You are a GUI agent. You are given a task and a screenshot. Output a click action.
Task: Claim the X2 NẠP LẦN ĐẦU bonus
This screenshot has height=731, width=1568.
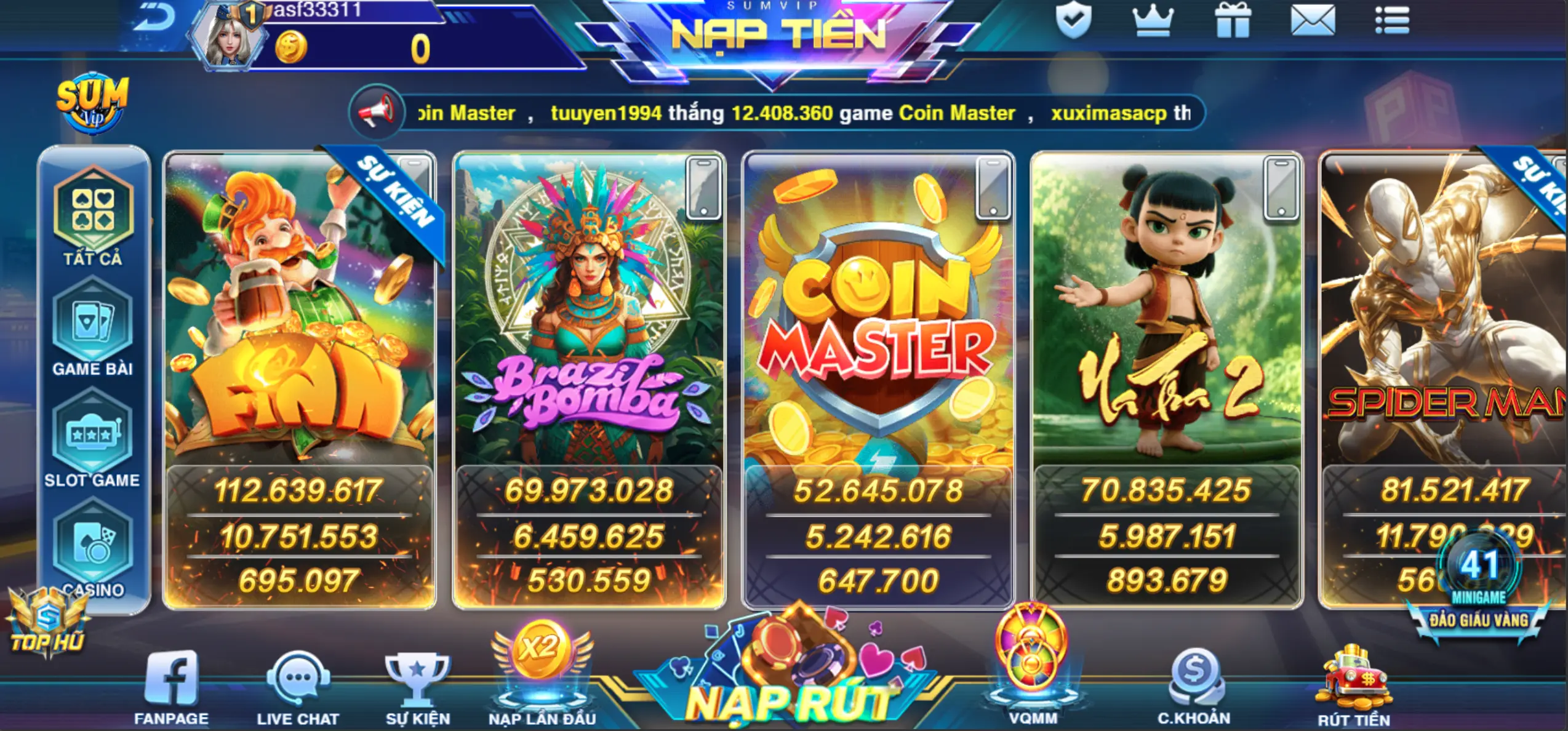pyautogui.click(x=542, y=665)
